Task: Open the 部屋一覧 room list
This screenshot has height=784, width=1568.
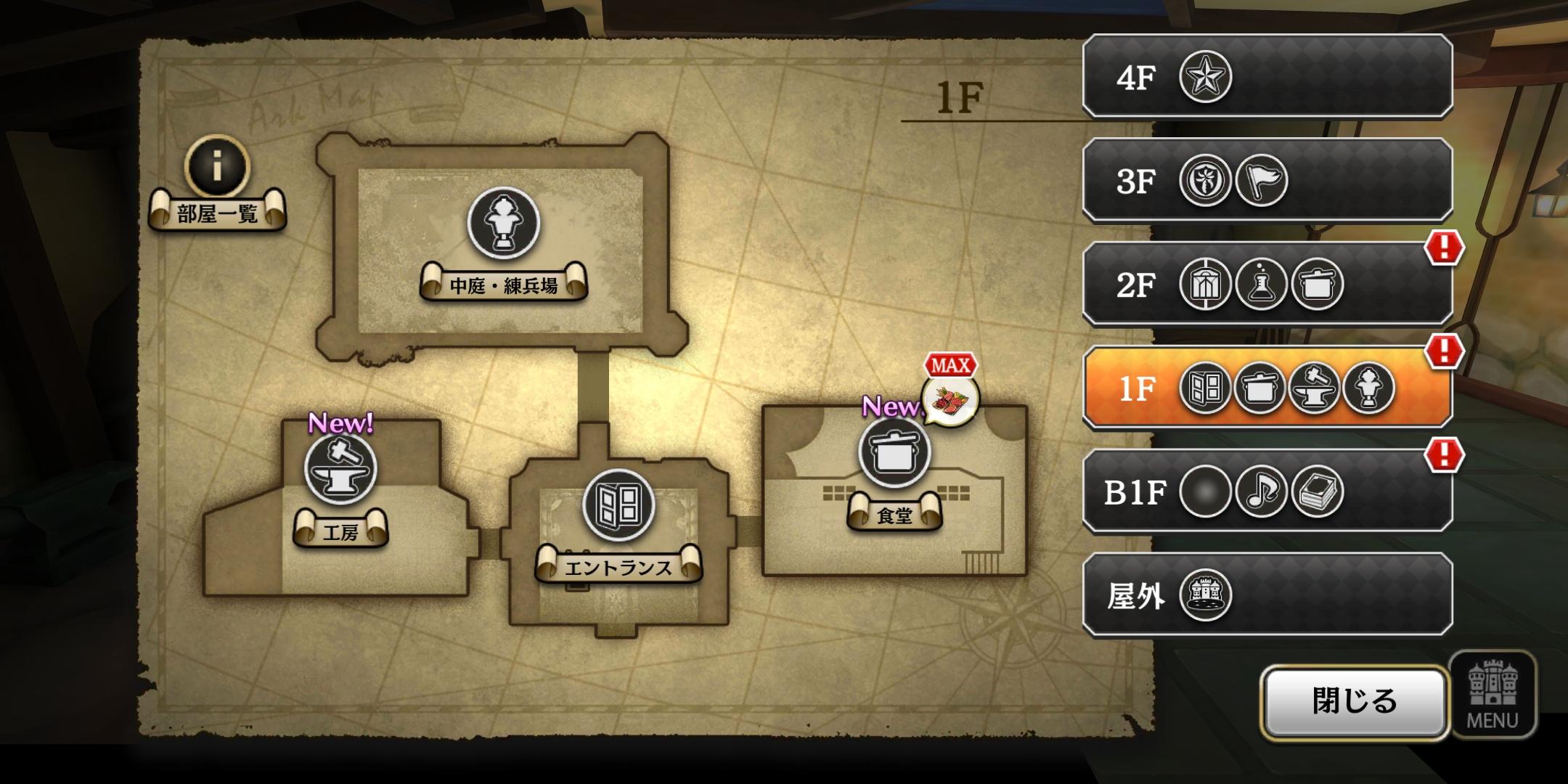Action: pos(217,185)
